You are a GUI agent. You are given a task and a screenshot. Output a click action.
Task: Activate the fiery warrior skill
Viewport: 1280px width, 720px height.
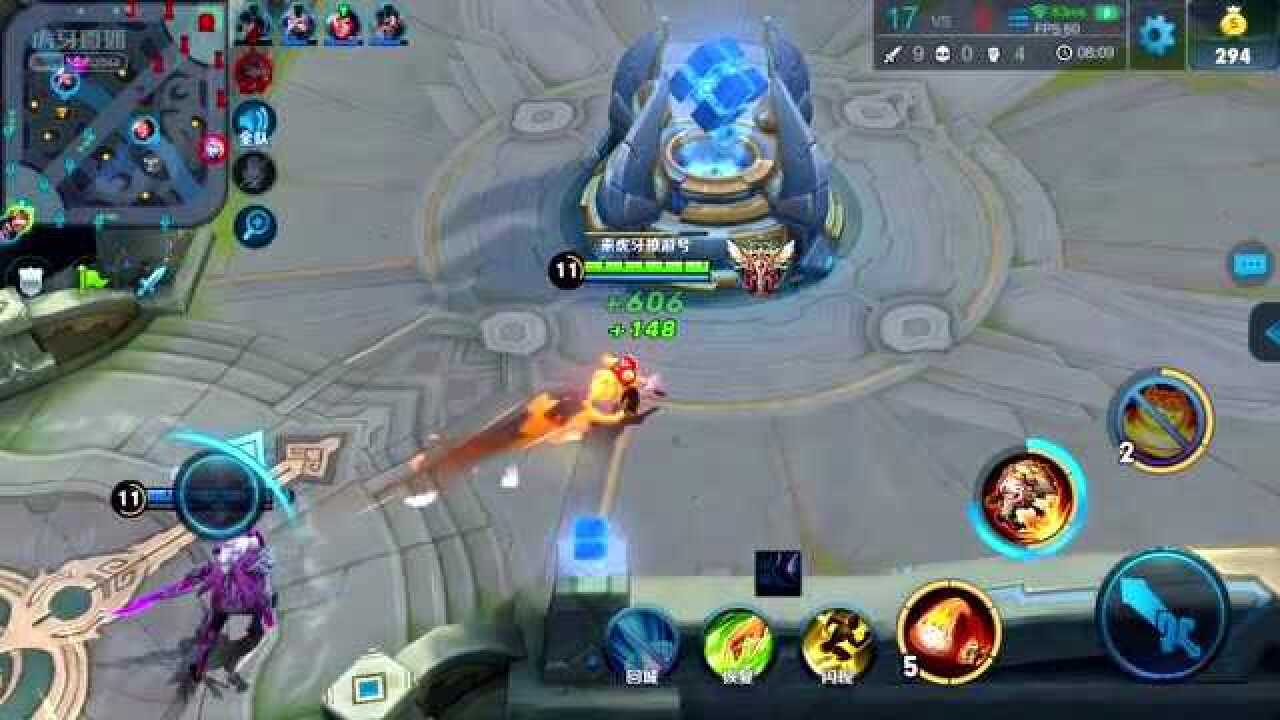(1028, 496)
